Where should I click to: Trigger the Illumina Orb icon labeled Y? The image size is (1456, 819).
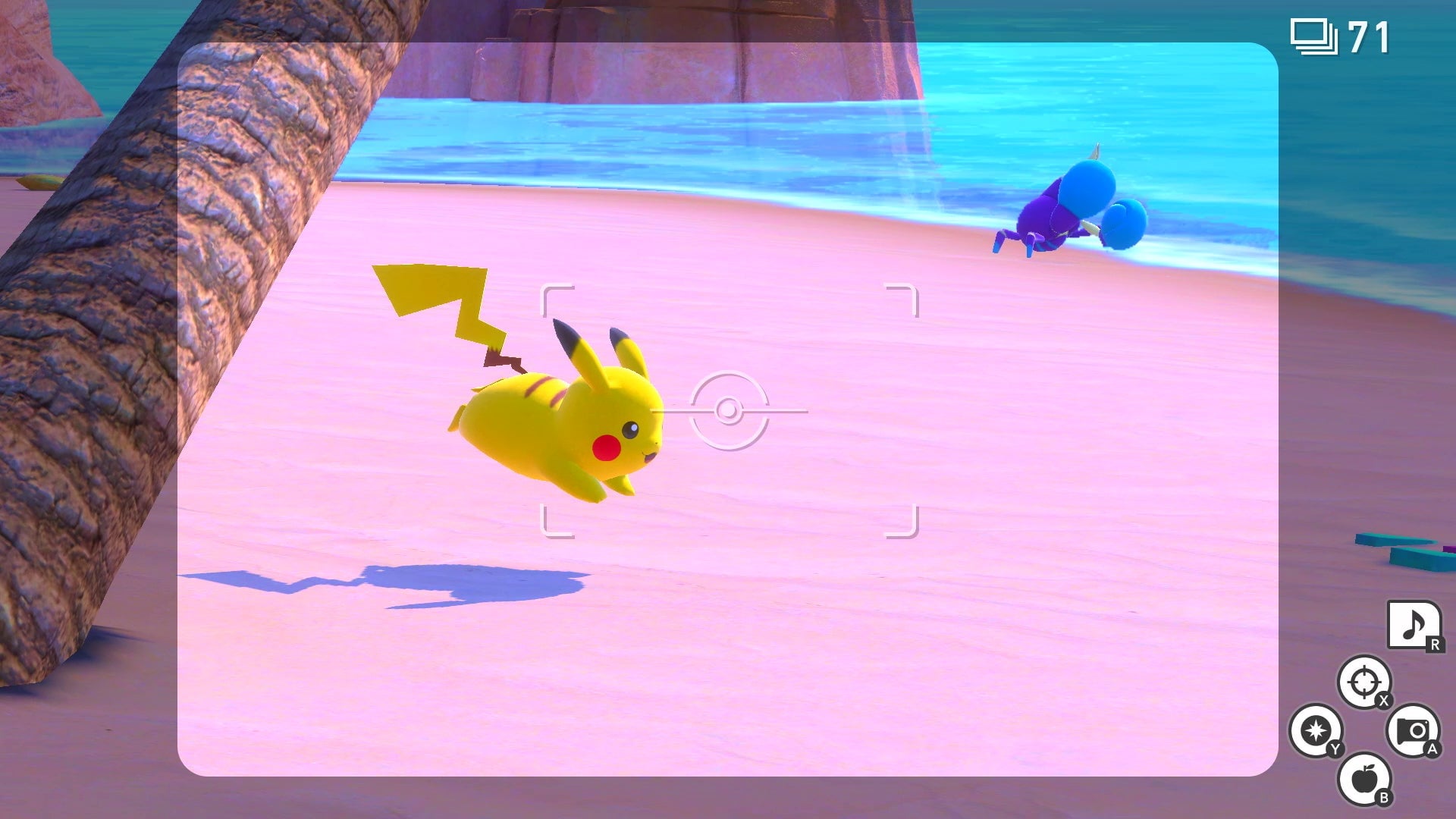(x=1317, y=730)
